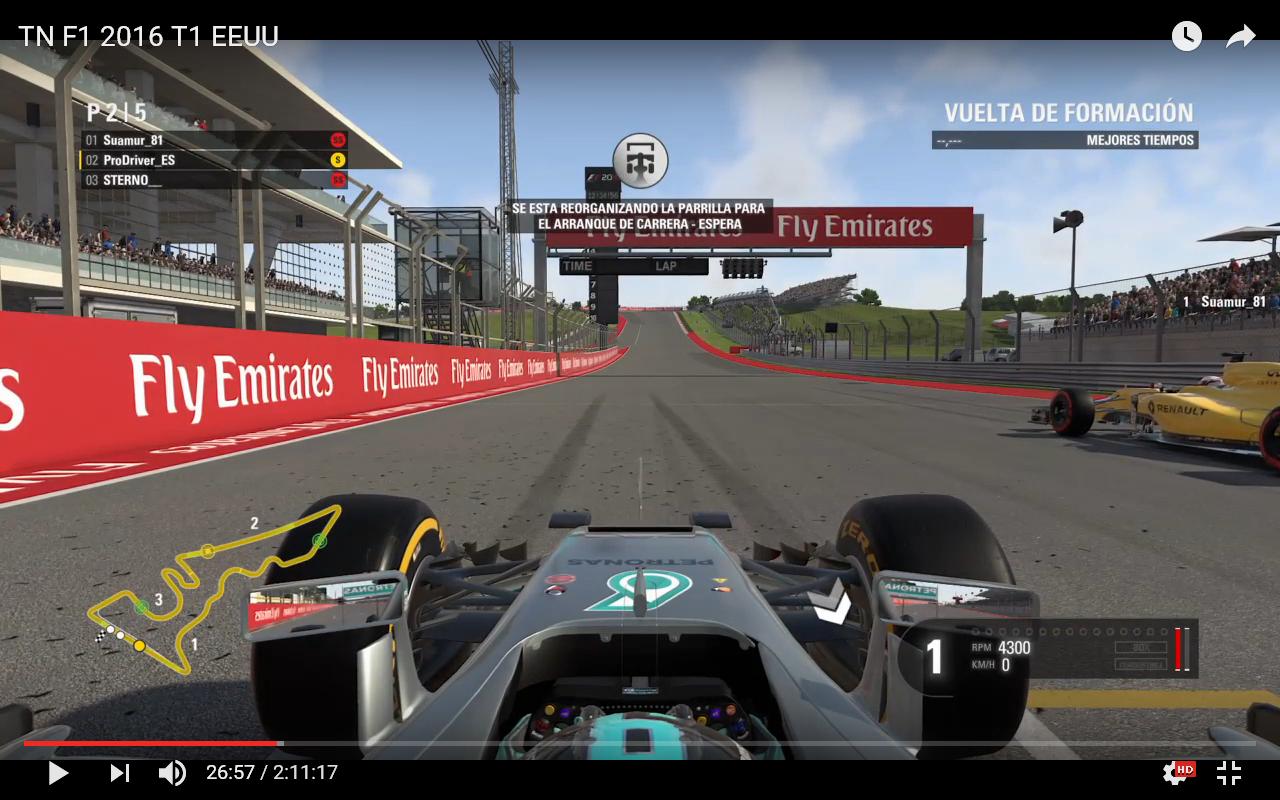Open the Mejores Tiempos panel
1280x800 pixels.
(1064, 141)
